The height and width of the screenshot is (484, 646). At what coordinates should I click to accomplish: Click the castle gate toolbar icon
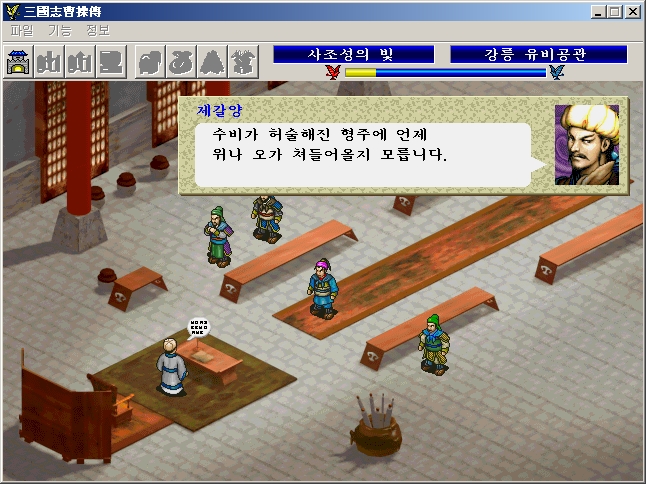(19, 62)
